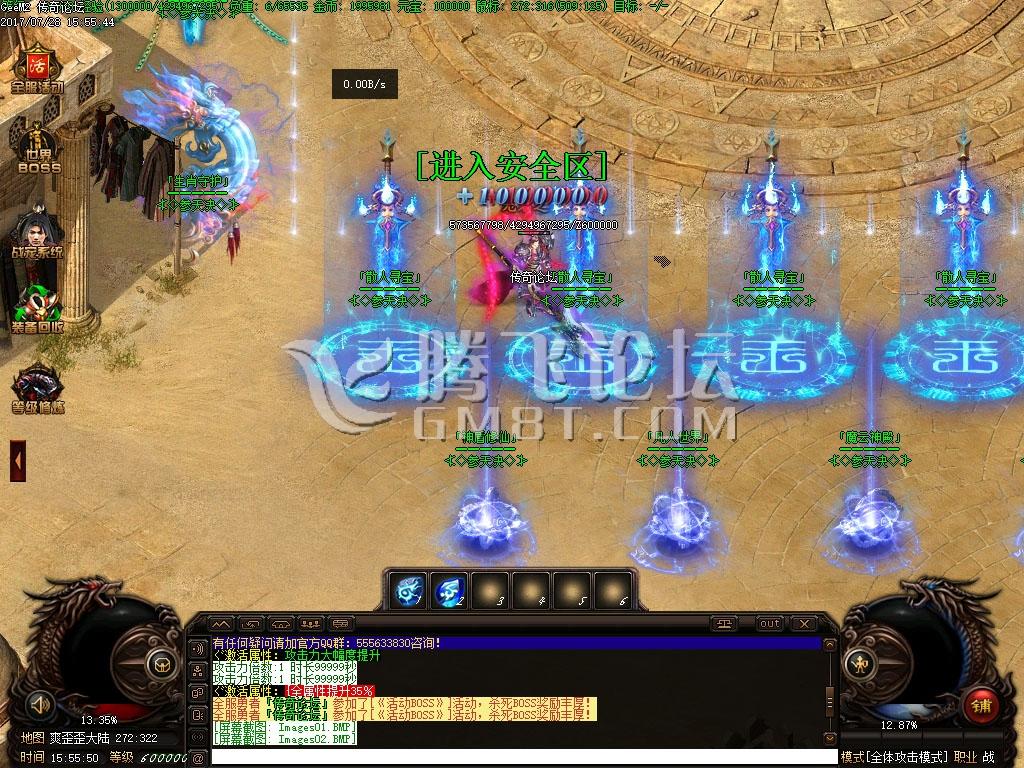Click the chat text input field
This screenshot has width=1024, height=768.
coord(520,757)
